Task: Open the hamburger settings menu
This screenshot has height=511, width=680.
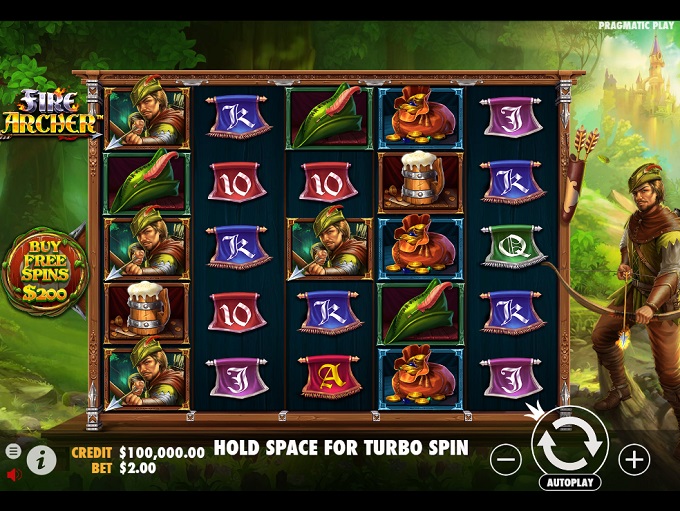Action: coord(13,451)
